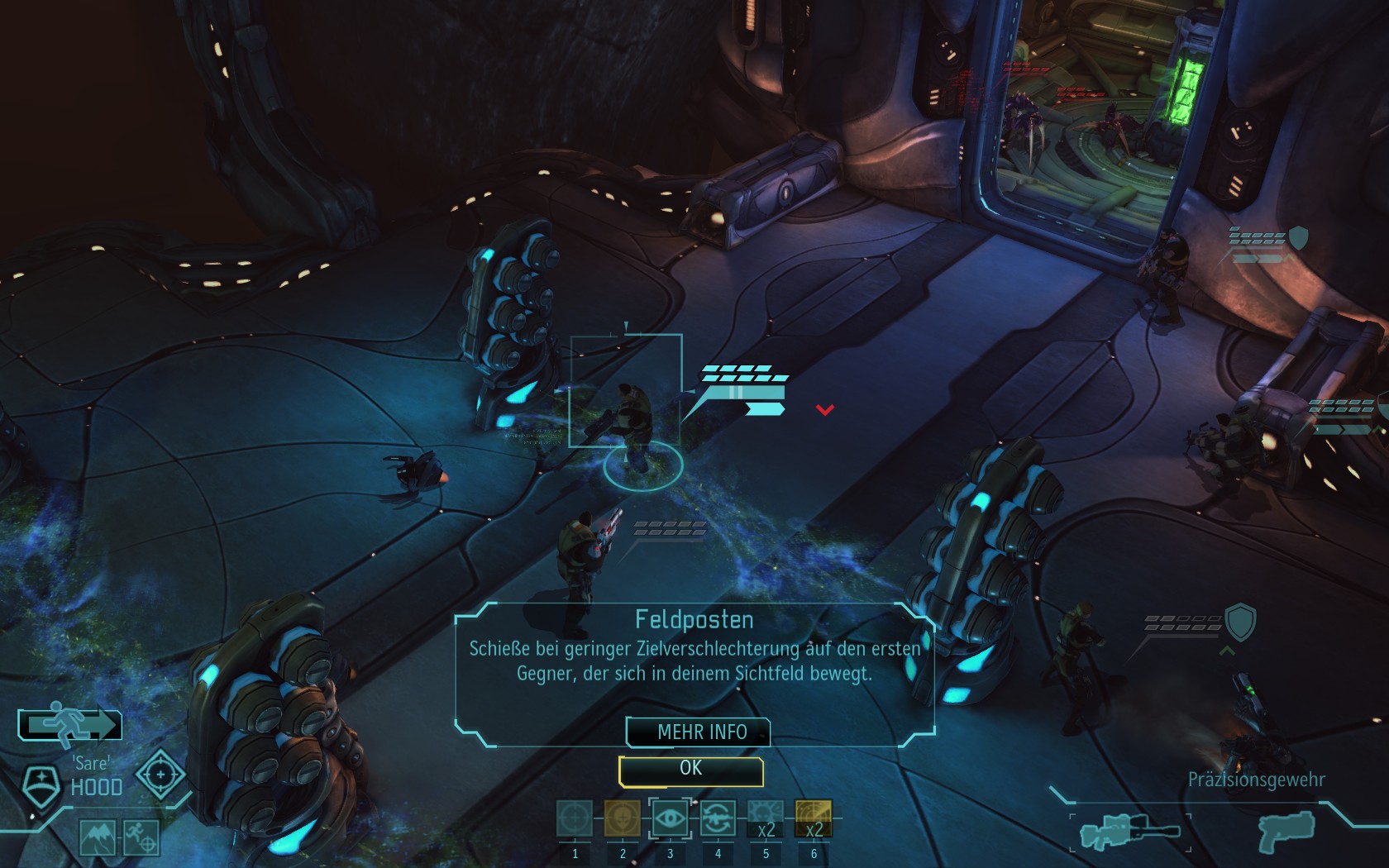Click the sniper class diamond crosshair emblem
The height and width of the screenshot is (868, 1389).
point(160,775)
